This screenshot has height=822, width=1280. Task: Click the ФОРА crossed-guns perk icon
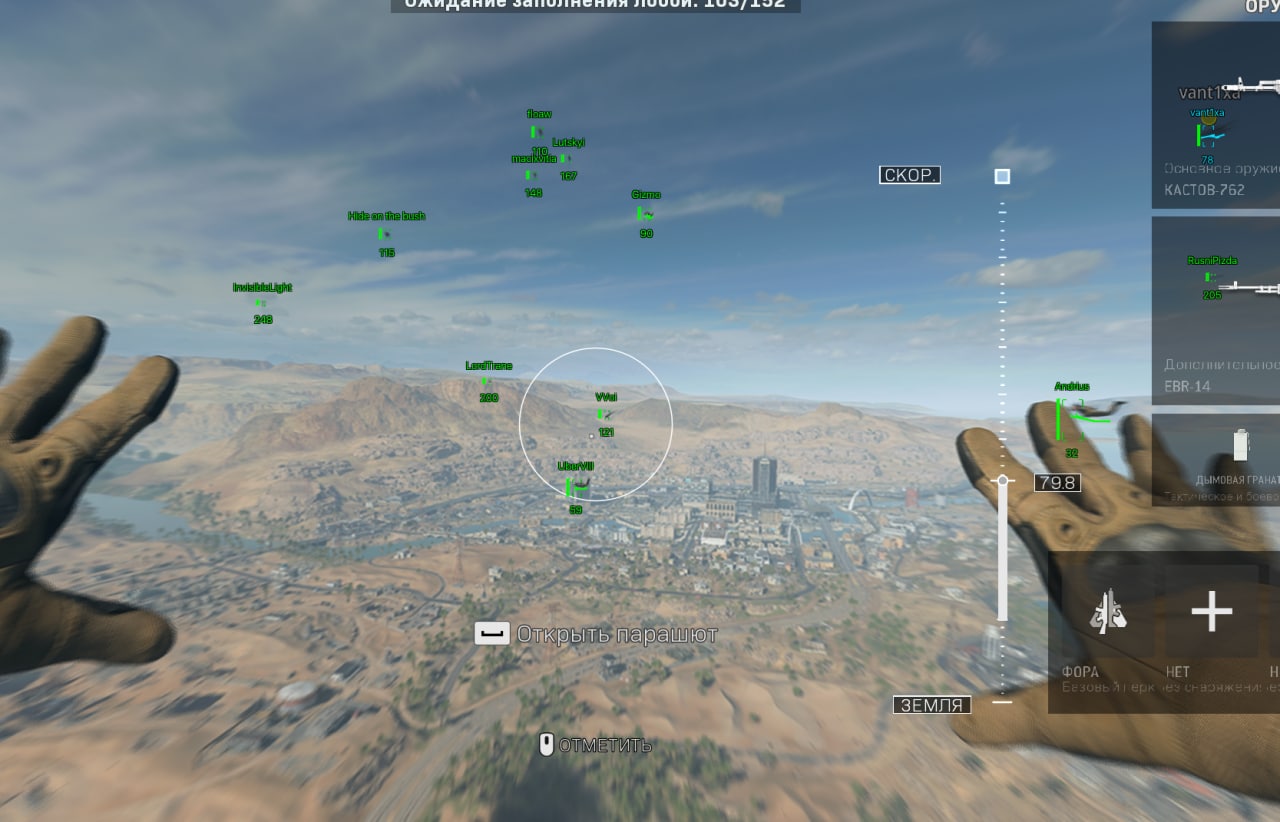(x=1110, y=612)
